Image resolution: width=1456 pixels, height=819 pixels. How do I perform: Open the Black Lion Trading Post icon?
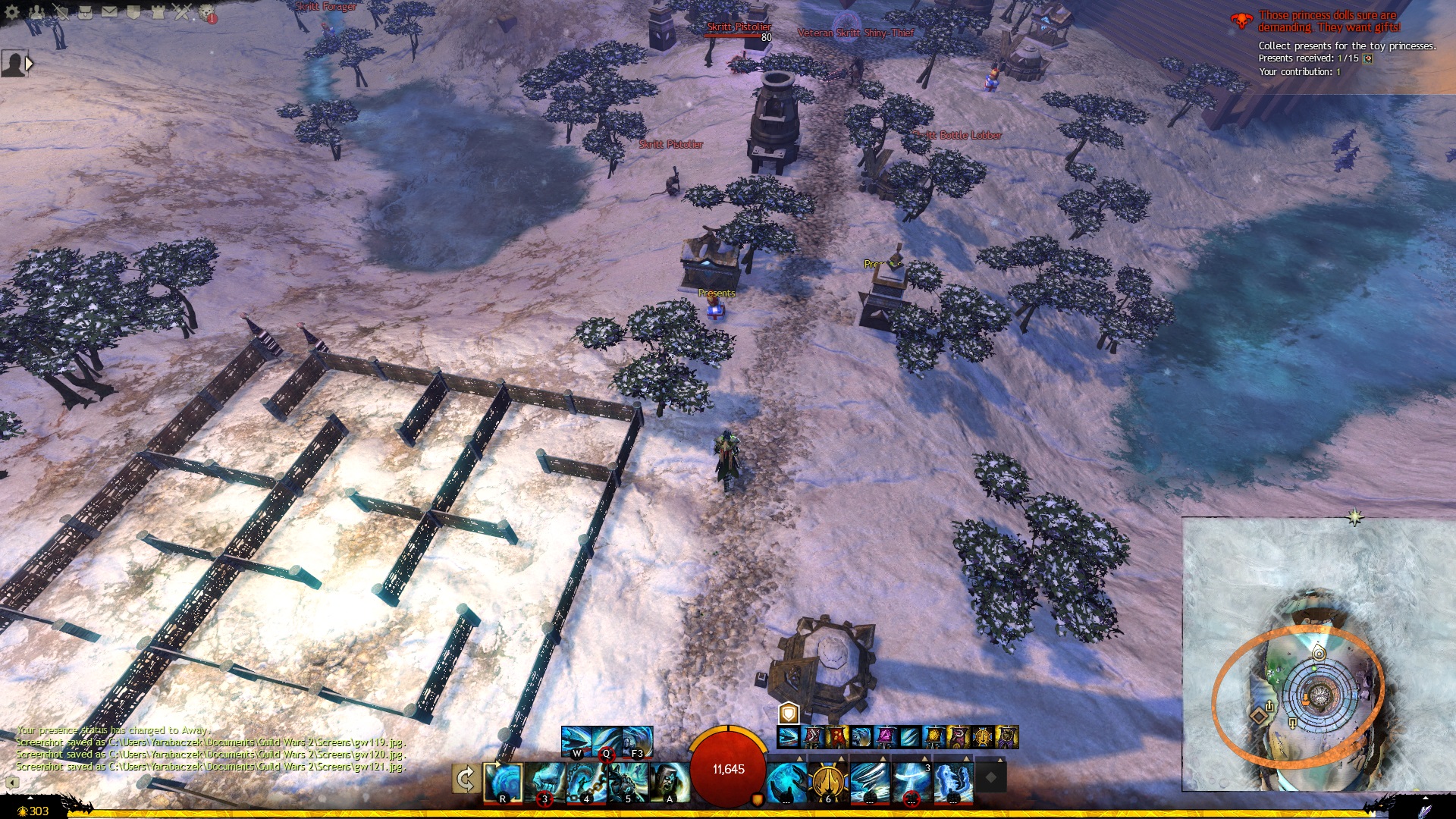[206, 12]
